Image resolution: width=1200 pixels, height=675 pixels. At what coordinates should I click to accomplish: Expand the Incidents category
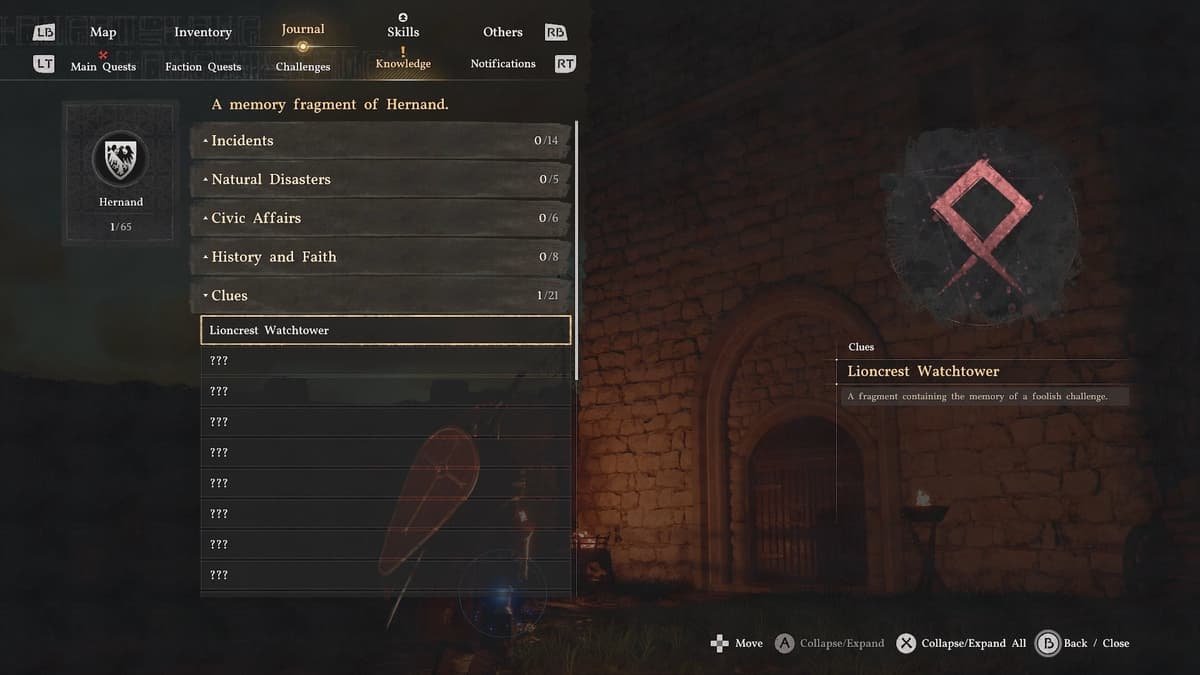[x=382, y=141]
